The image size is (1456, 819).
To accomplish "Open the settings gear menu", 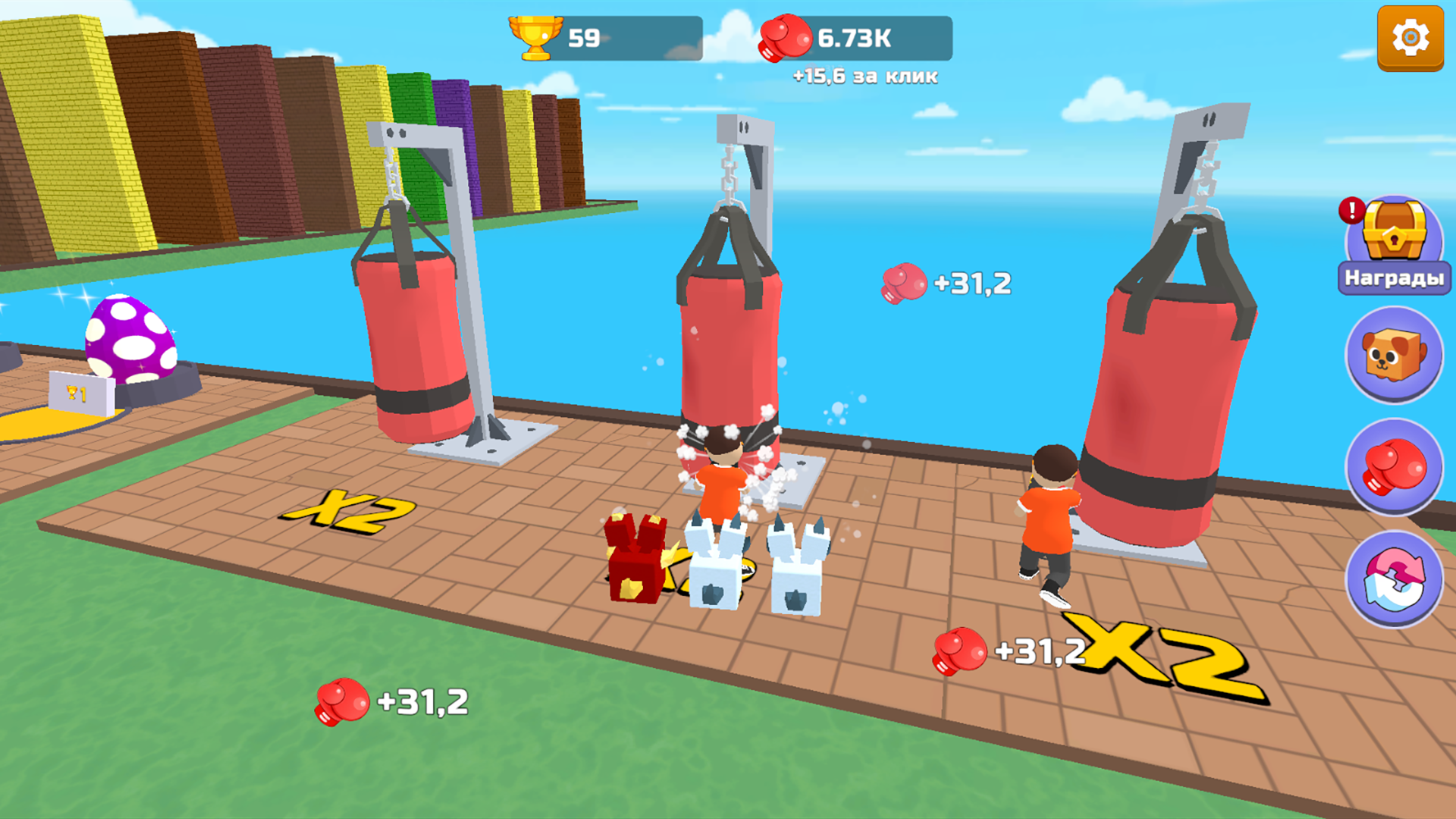I will 1410,36.
